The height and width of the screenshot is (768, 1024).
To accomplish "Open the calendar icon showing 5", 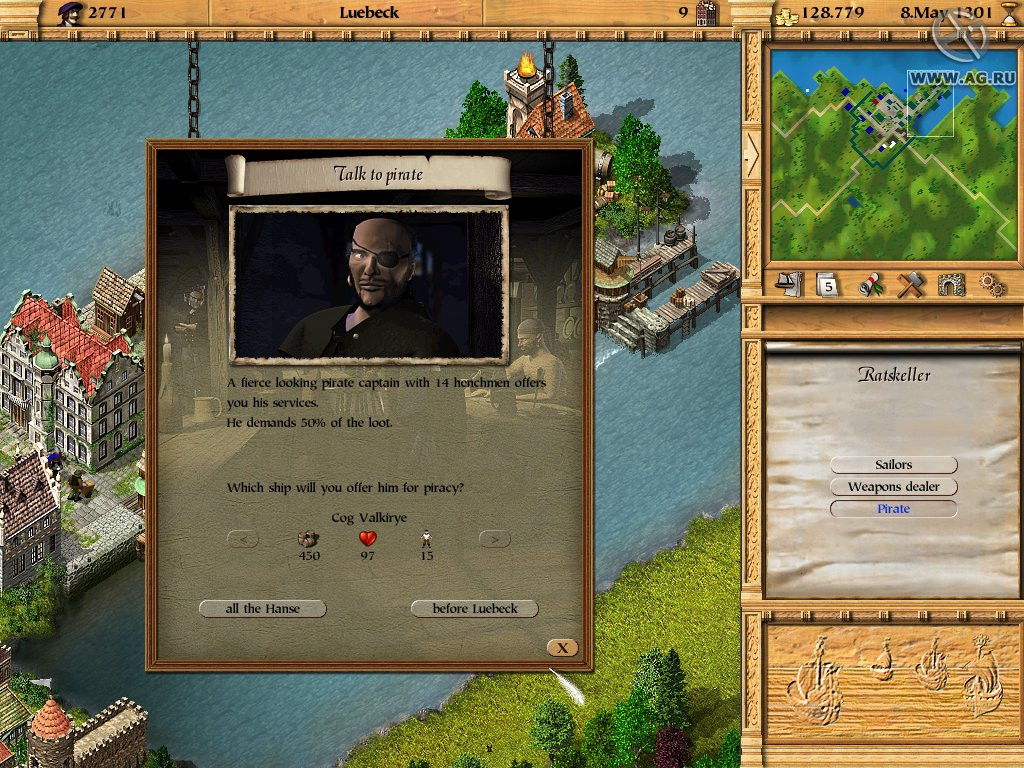I will coord(829,285).
